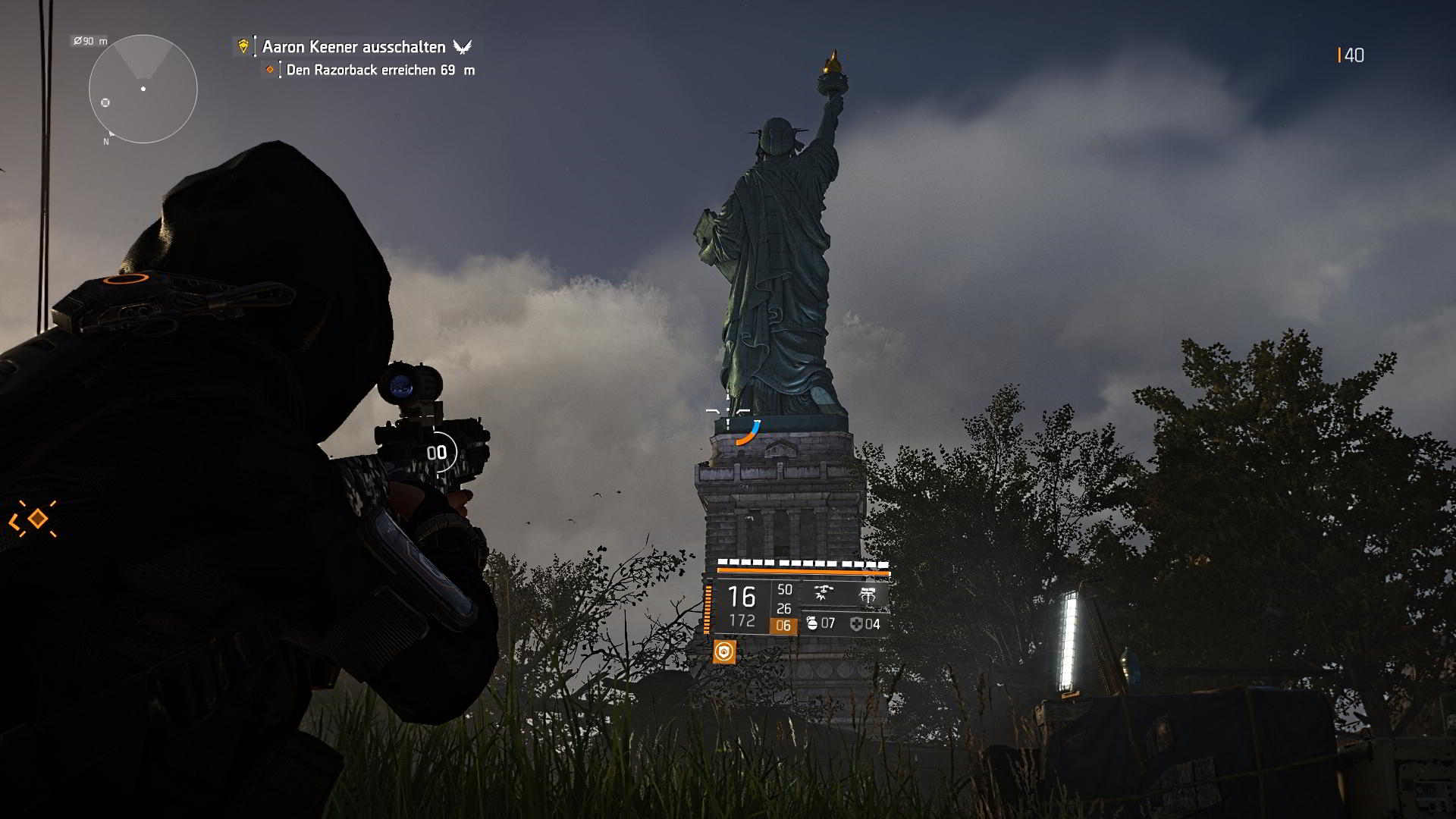Click the yellow mission shield icon
1456x819 pixels.
coord(243,46)
